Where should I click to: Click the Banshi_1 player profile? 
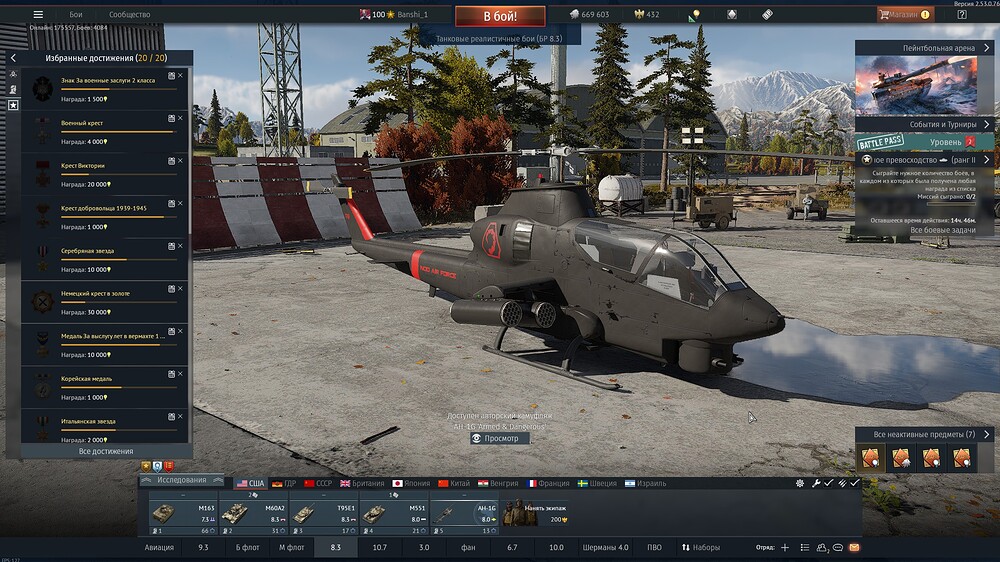(x=412, y=15)
